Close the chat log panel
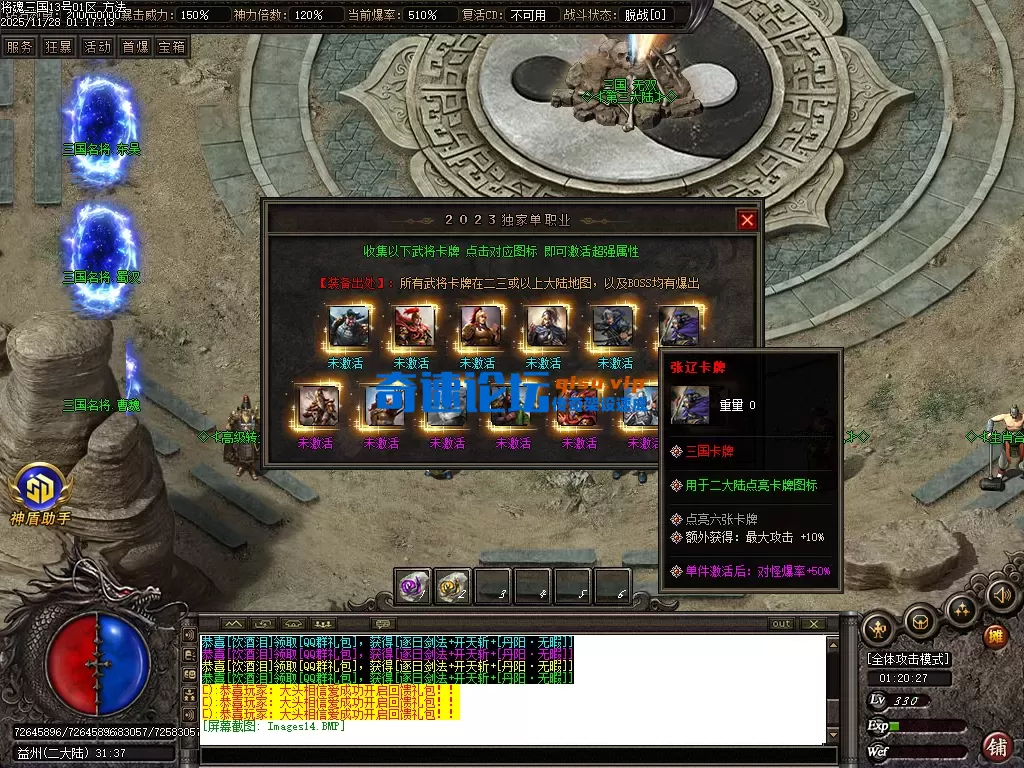Viewport: 1024px width, 768px height. (814, 624)
